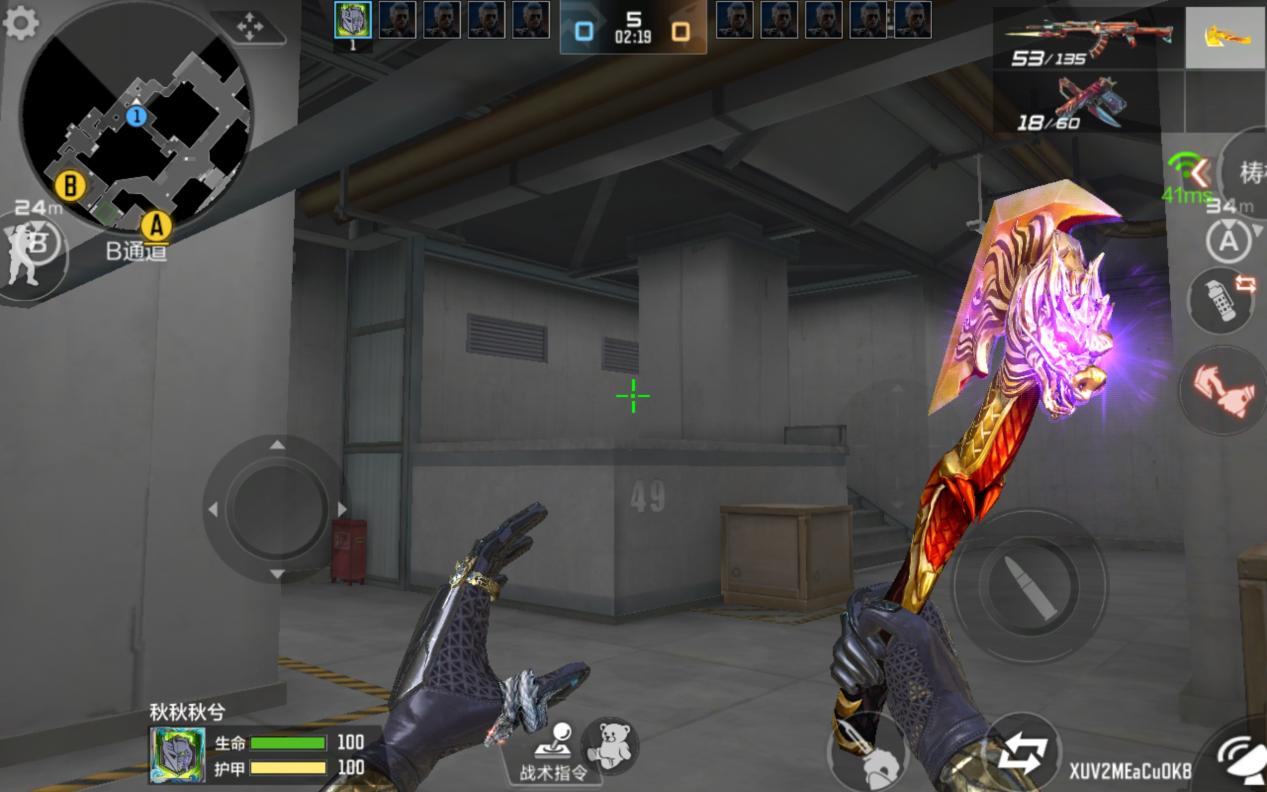Tap the bullet fire button

click(1029, 586)
